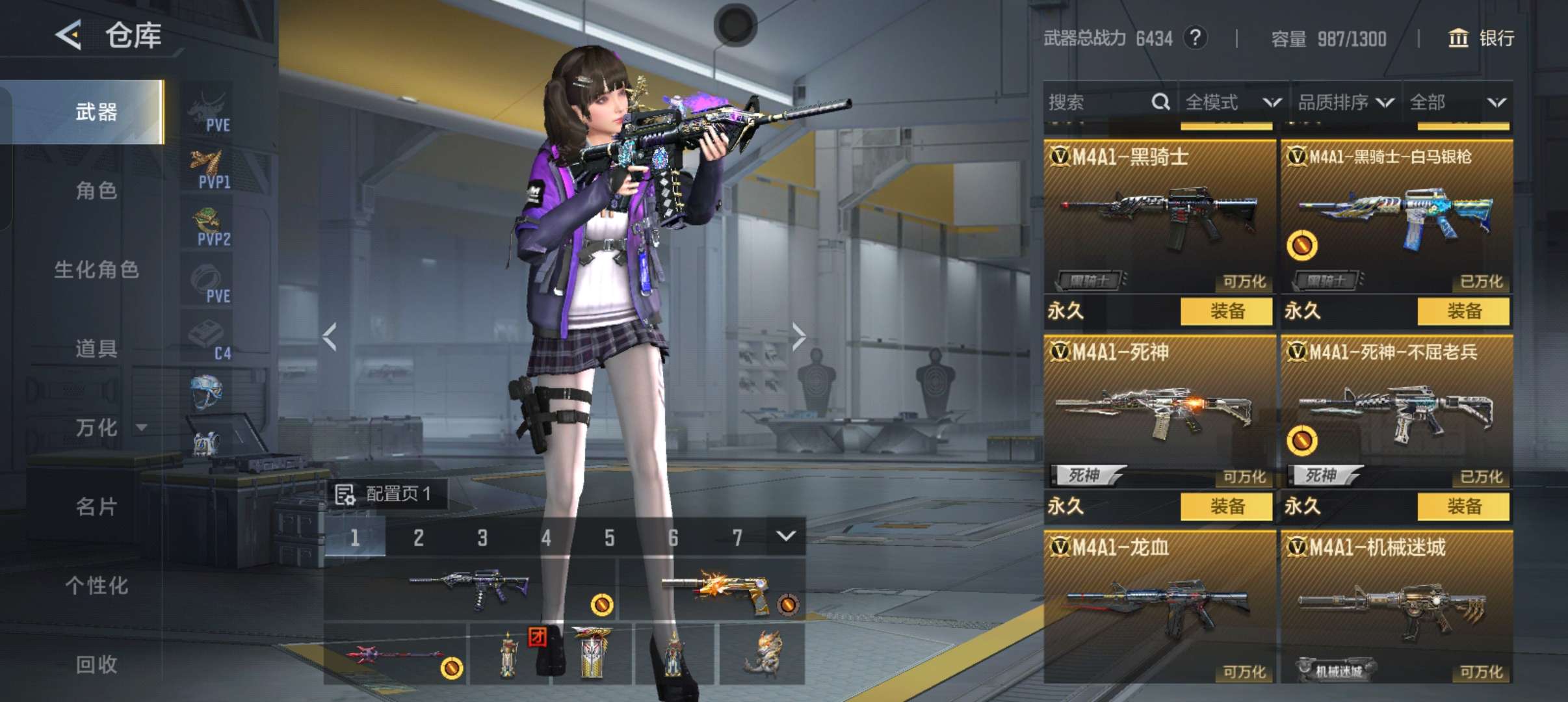Image resolution: width=1568 pixels, height=702 pixels.
Task: Equip the M4A1-死神-不屈老兵 weapon
Action: pos(1463,506)
